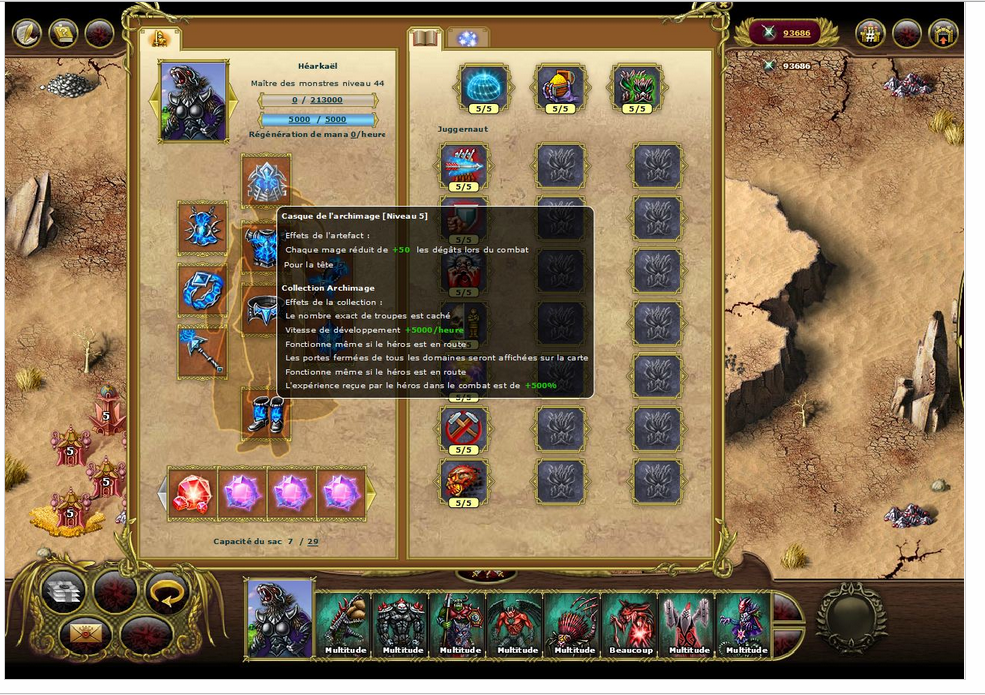Open the castle button in top-right corner
Screen dimensions: 985x695
point(943,34)
